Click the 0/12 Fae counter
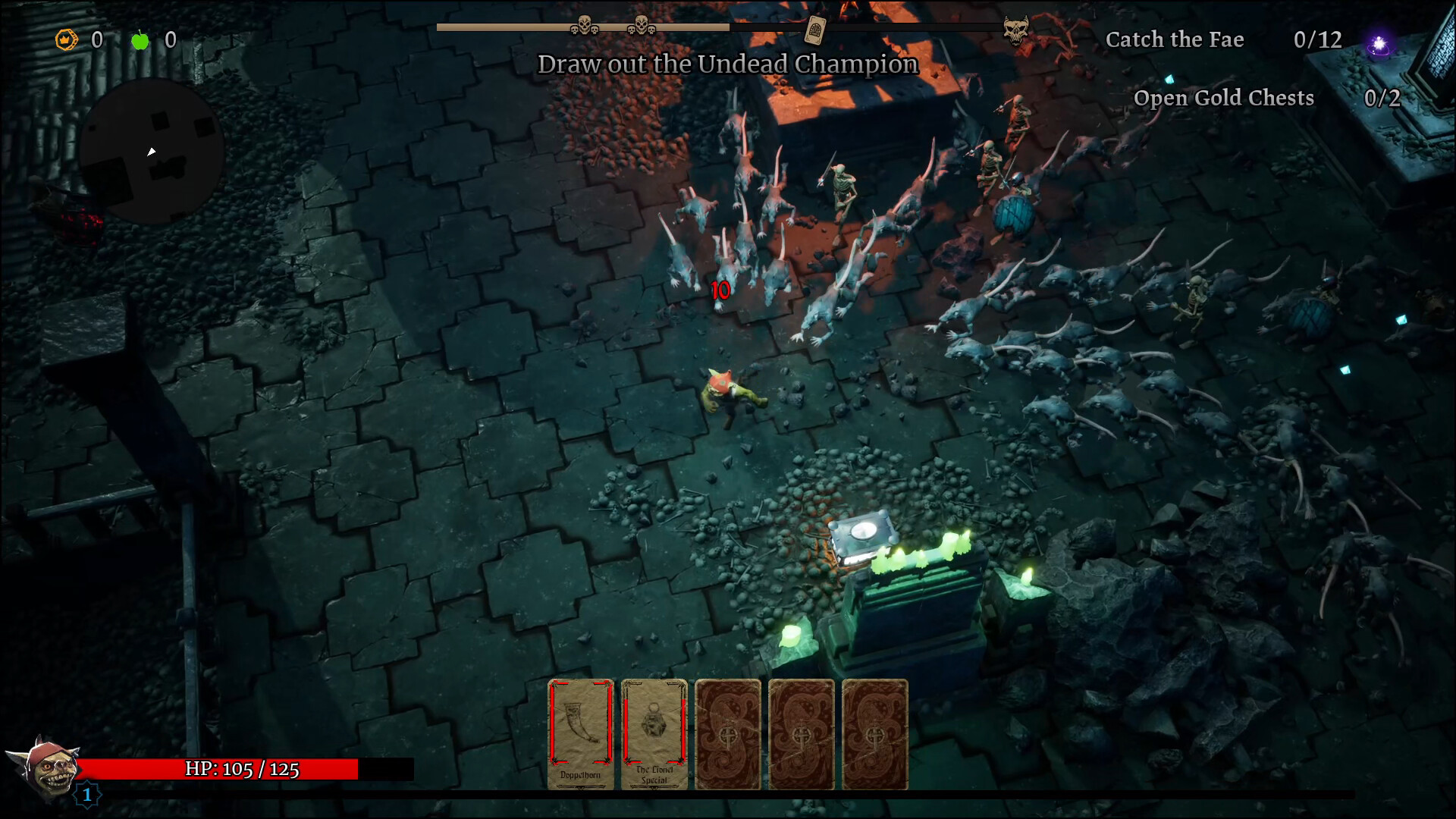 [x=1317, y=40]
